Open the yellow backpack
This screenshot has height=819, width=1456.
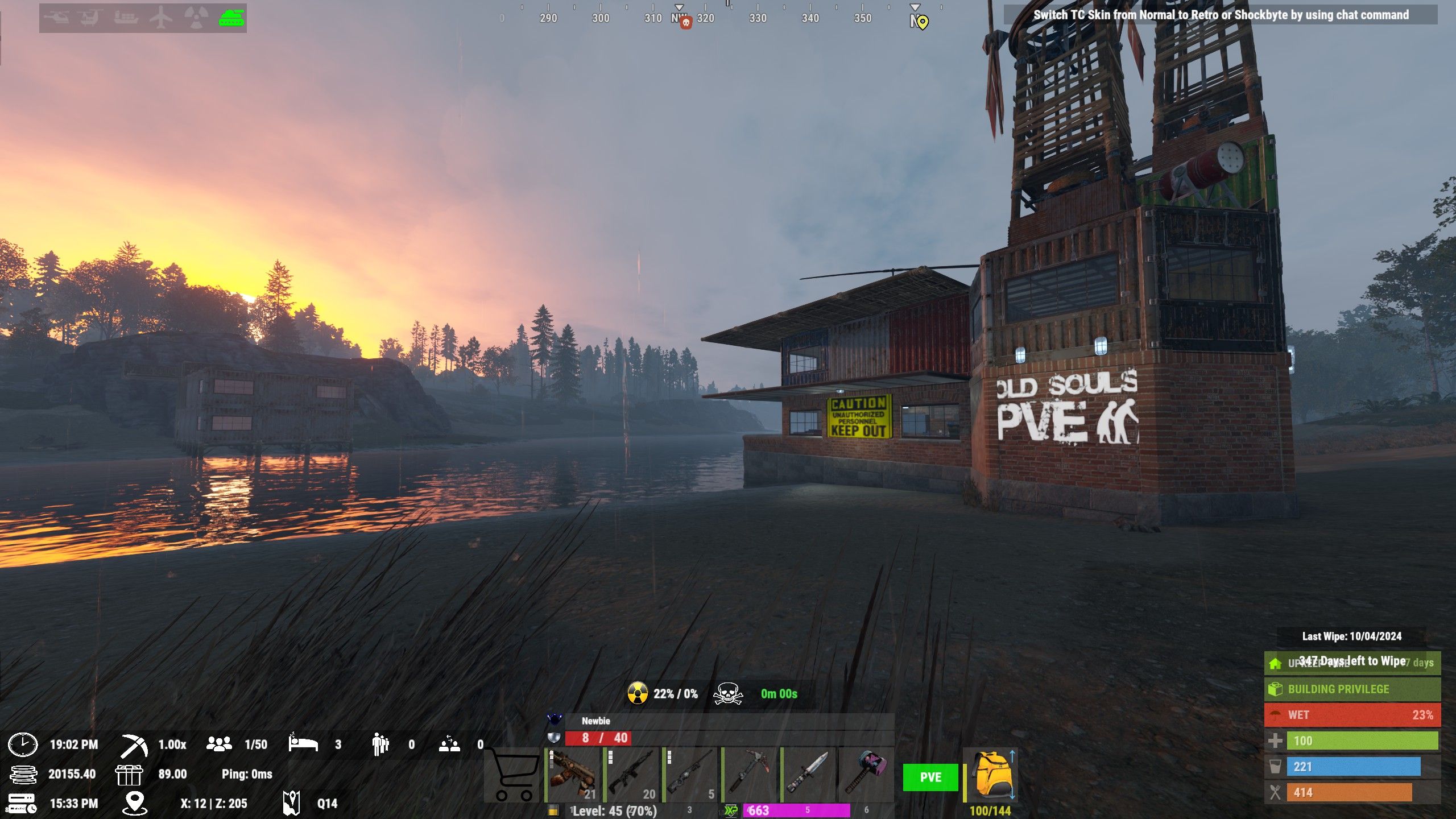991,775
